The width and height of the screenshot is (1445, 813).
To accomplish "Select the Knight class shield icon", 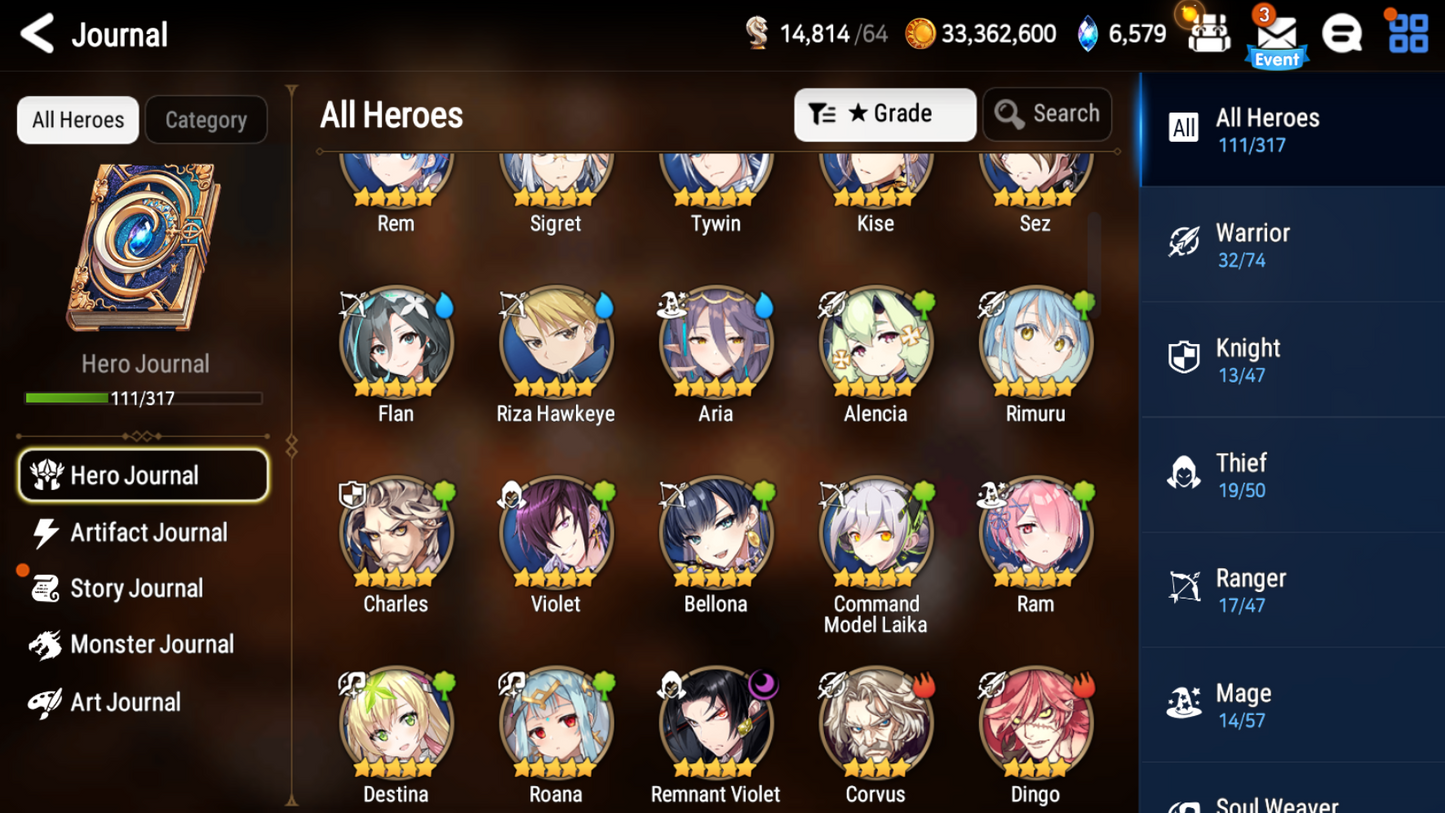I will point(1184,356).
